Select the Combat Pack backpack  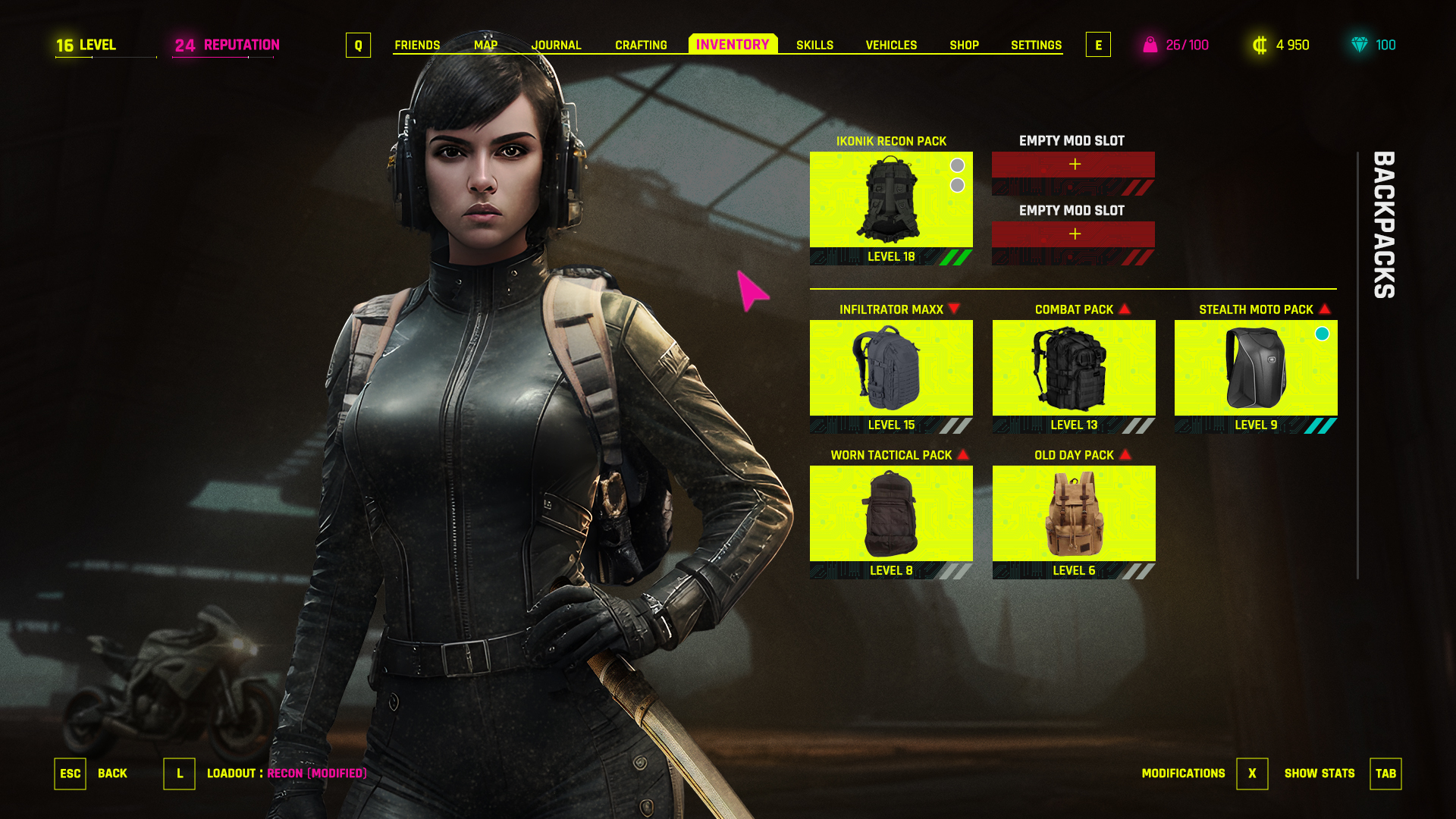[1074, 369]
